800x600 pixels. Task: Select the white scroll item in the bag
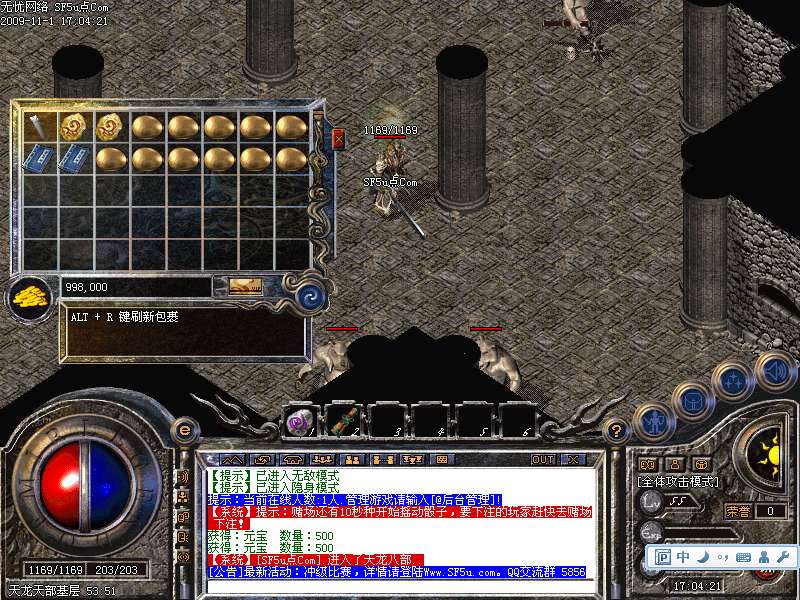(x=39, y=126)
